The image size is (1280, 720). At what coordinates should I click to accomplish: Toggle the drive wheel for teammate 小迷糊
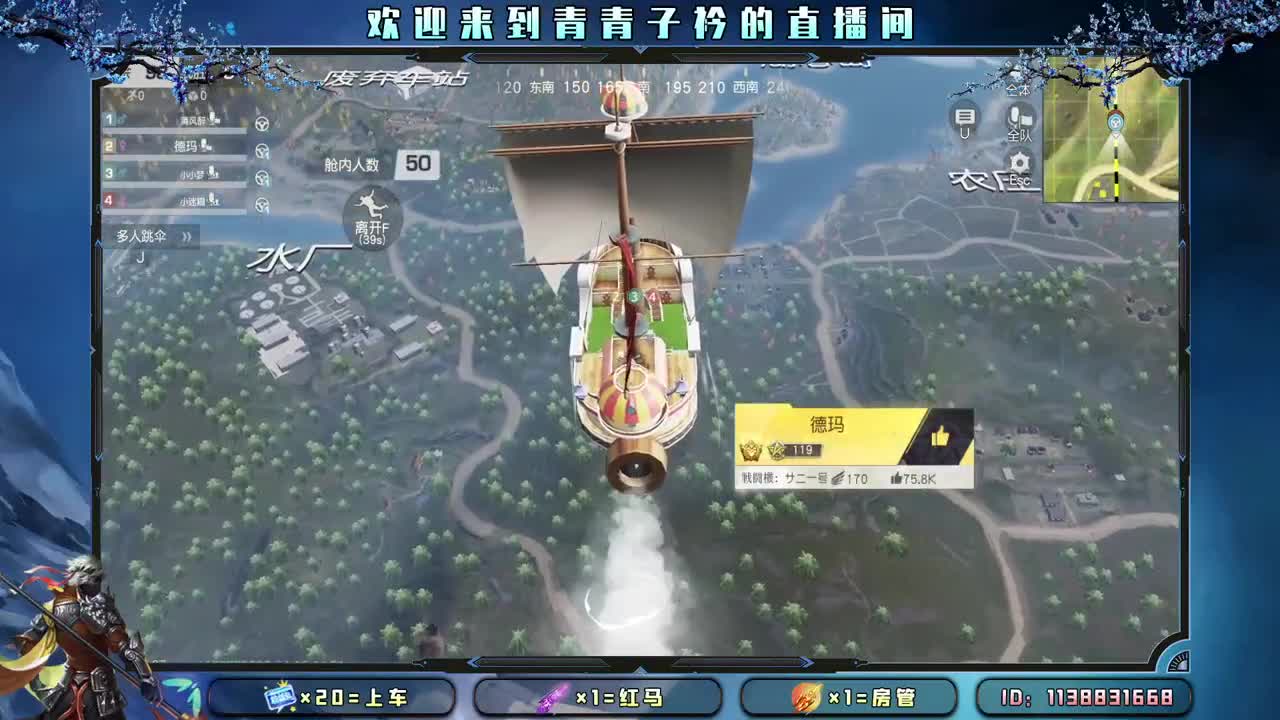(262, 203)
